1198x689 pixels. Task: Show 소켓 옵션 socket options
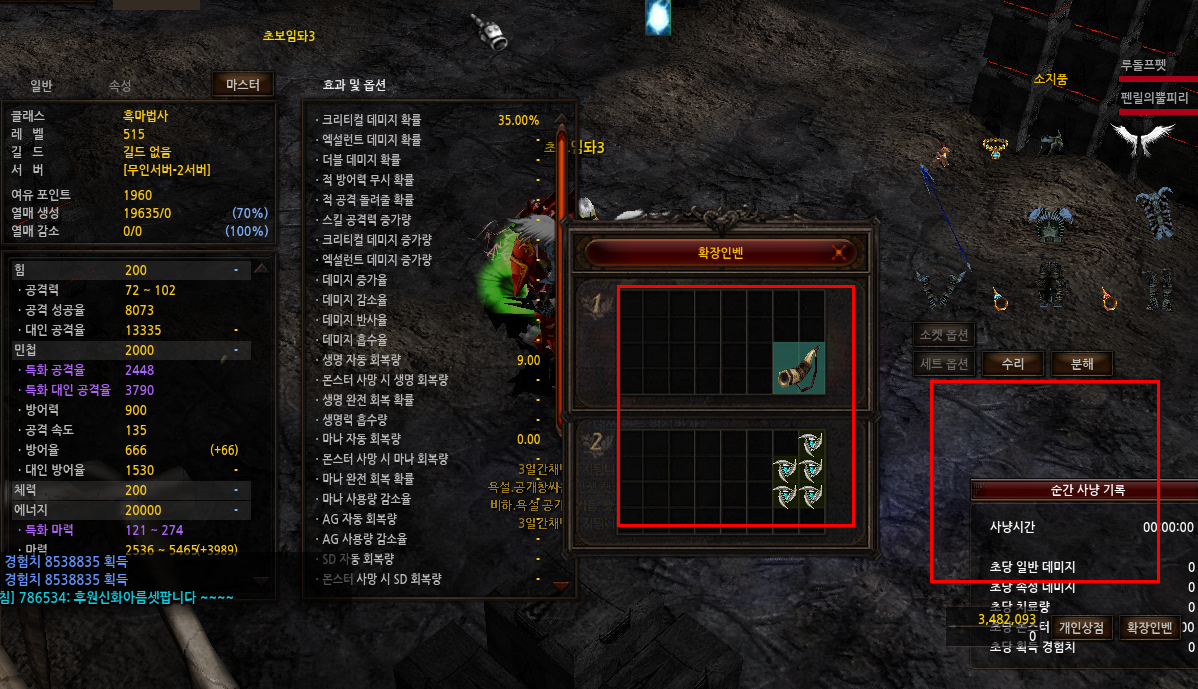pyautogui.click(x=946, y=334)
